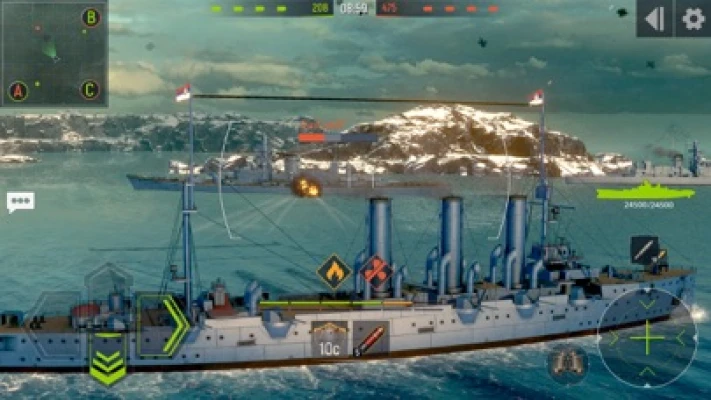Screen dimensions: 711x400
Task: Select capture point A on the minimap
Action: click(18, 91)
